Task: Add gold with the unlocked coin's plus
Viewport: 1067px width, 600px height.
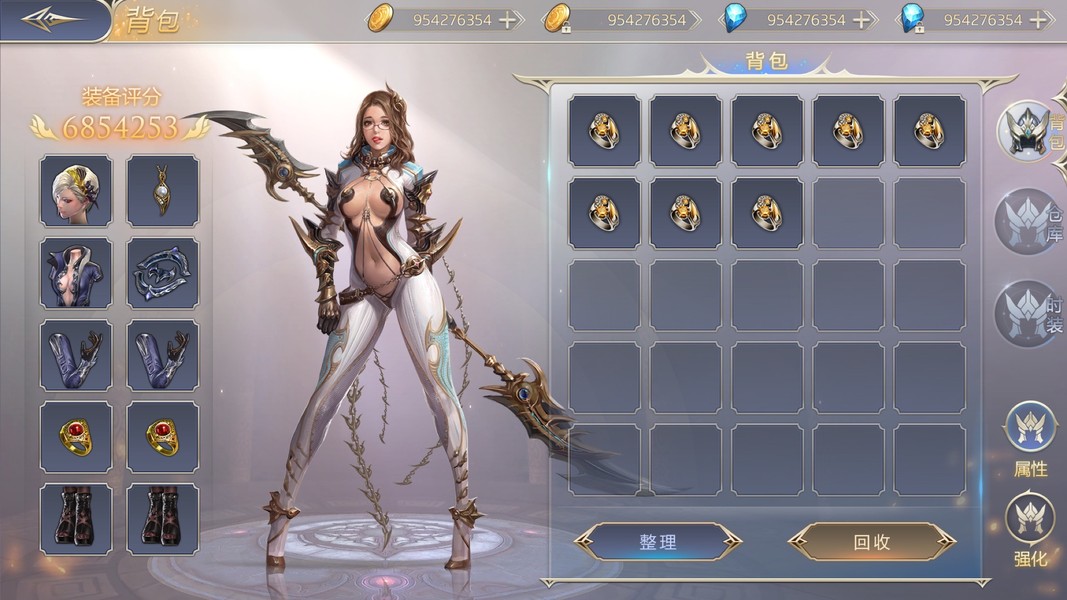Action: [x=508, y=20]
